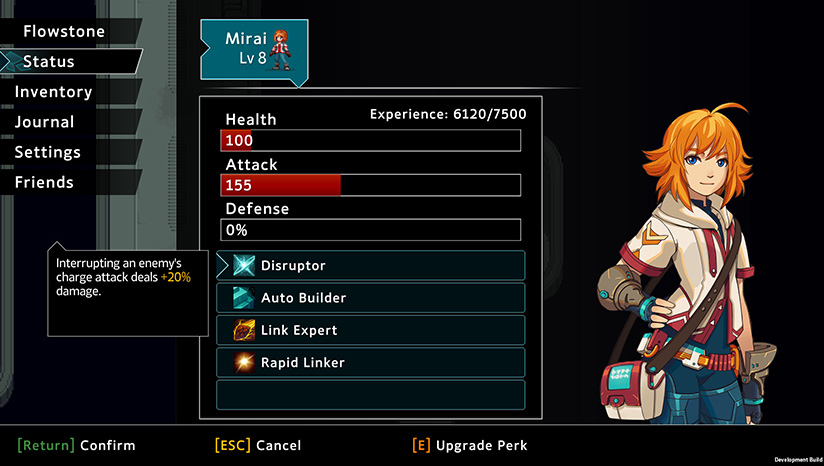Select the Auto Builder perk

[x=371, y=298]
